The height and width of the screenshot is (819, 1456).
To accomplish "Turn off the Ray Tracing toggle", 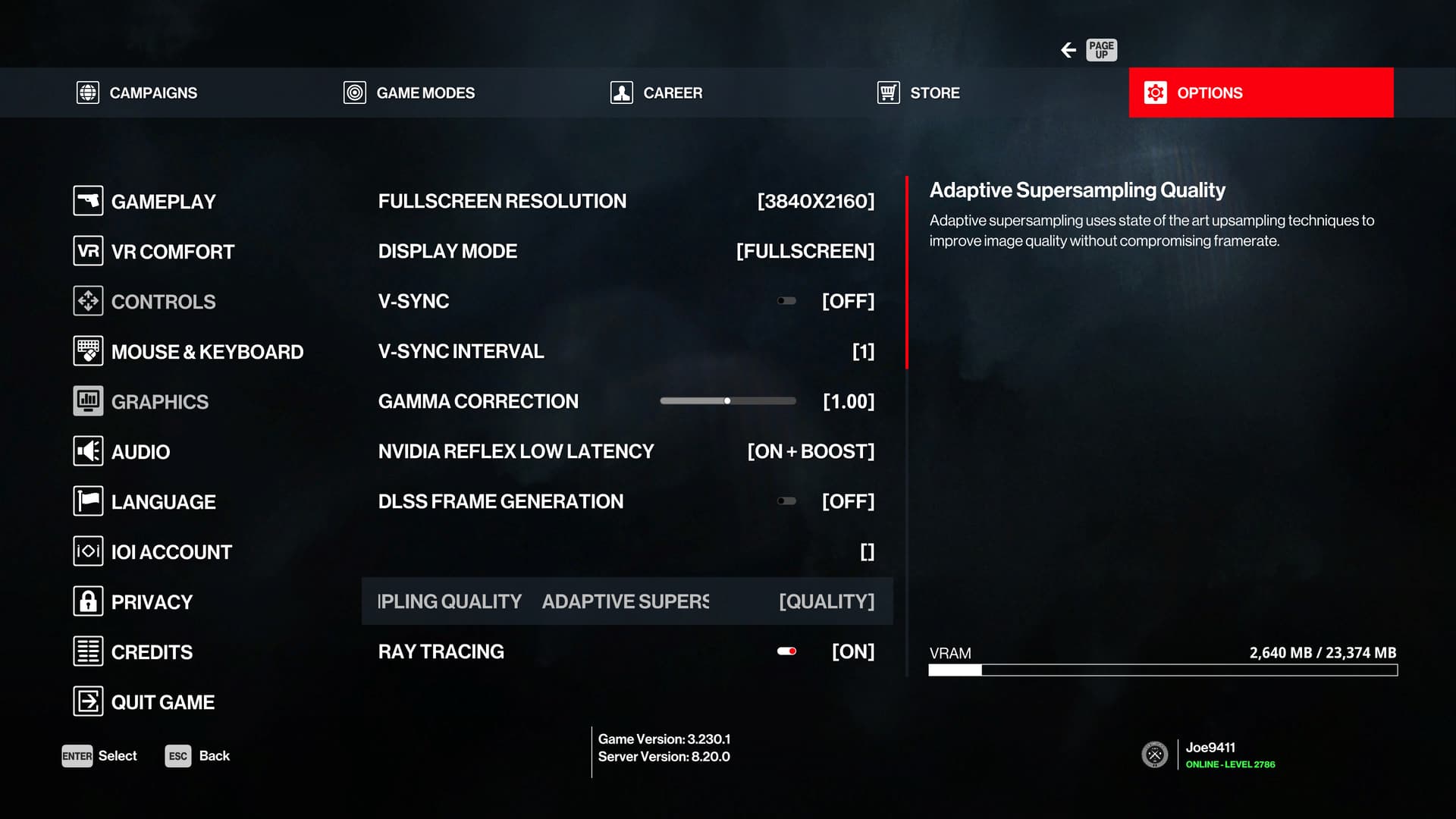I will click(787, 651).
